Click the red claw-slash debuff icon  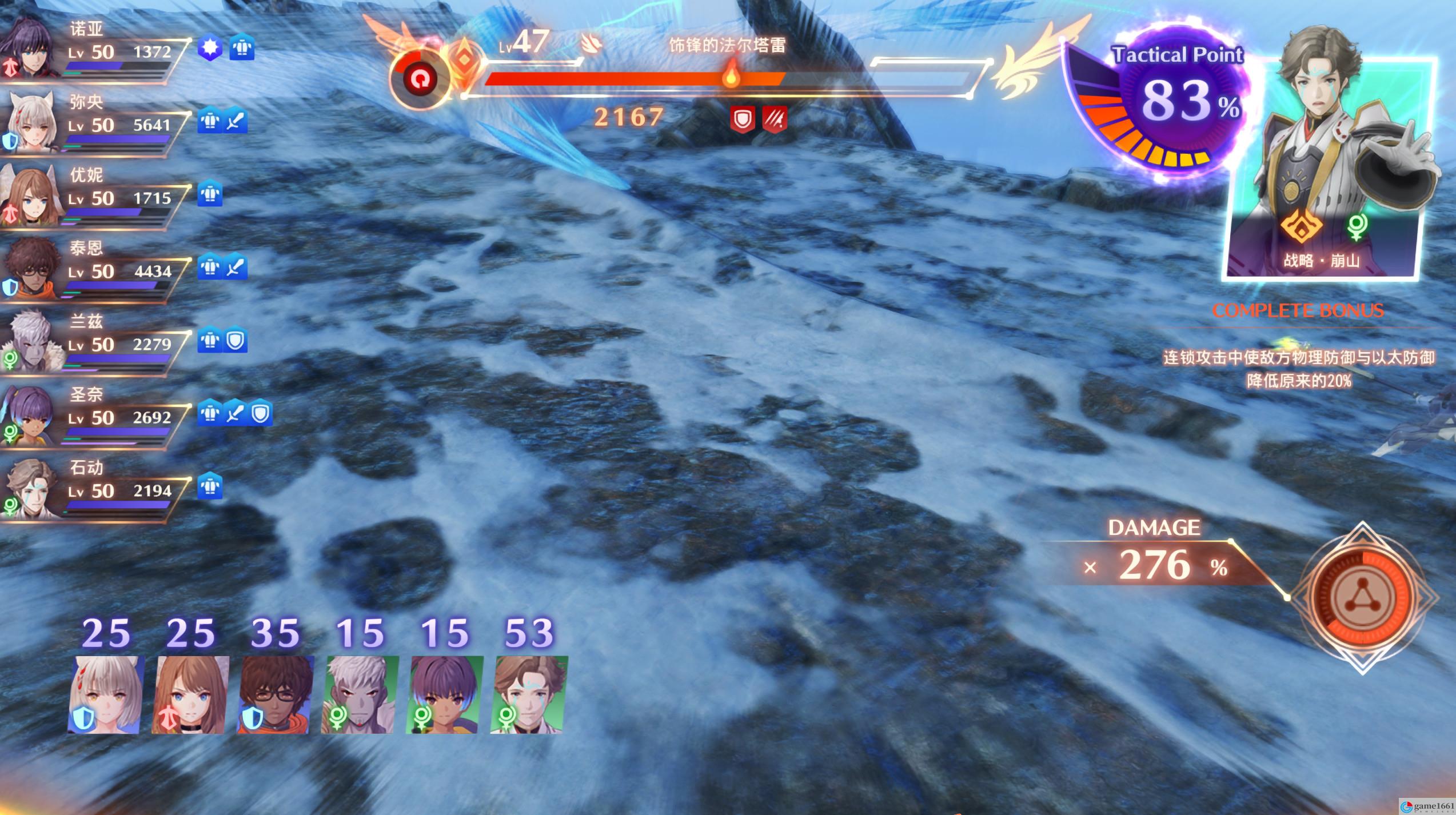click(x=775, y=119)
